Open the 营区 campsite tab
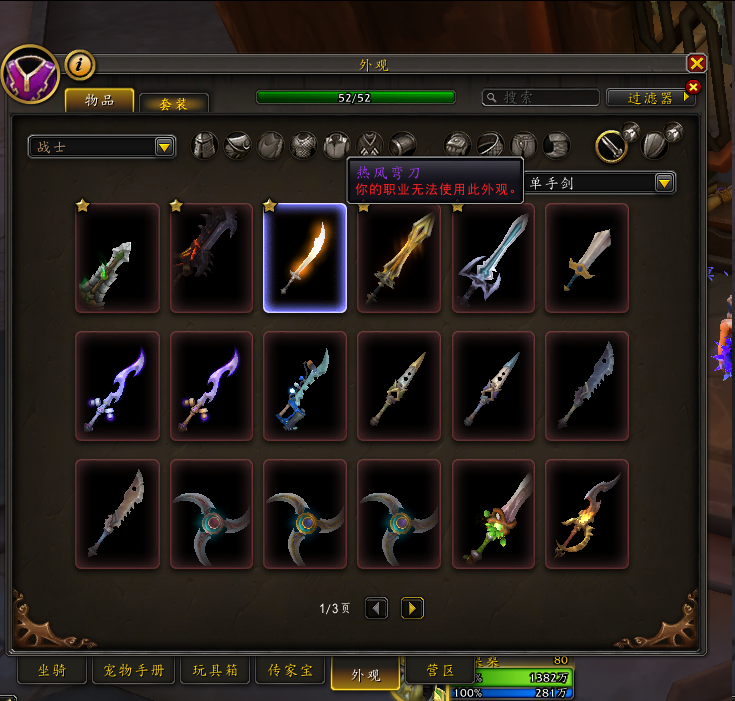735x701 pixels. 441,670
